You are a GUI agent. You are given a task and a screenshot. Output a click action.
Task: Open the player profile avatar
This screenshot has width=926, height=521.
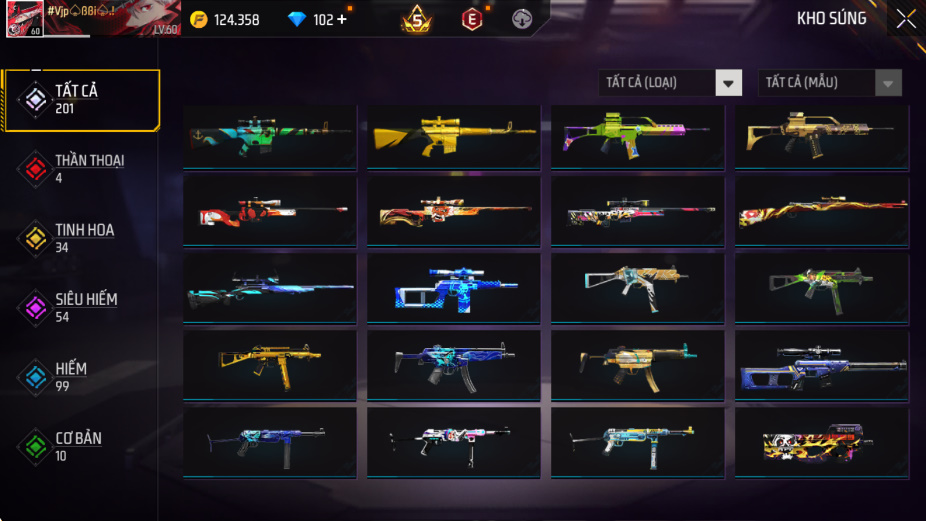click(x=24, y=19)
